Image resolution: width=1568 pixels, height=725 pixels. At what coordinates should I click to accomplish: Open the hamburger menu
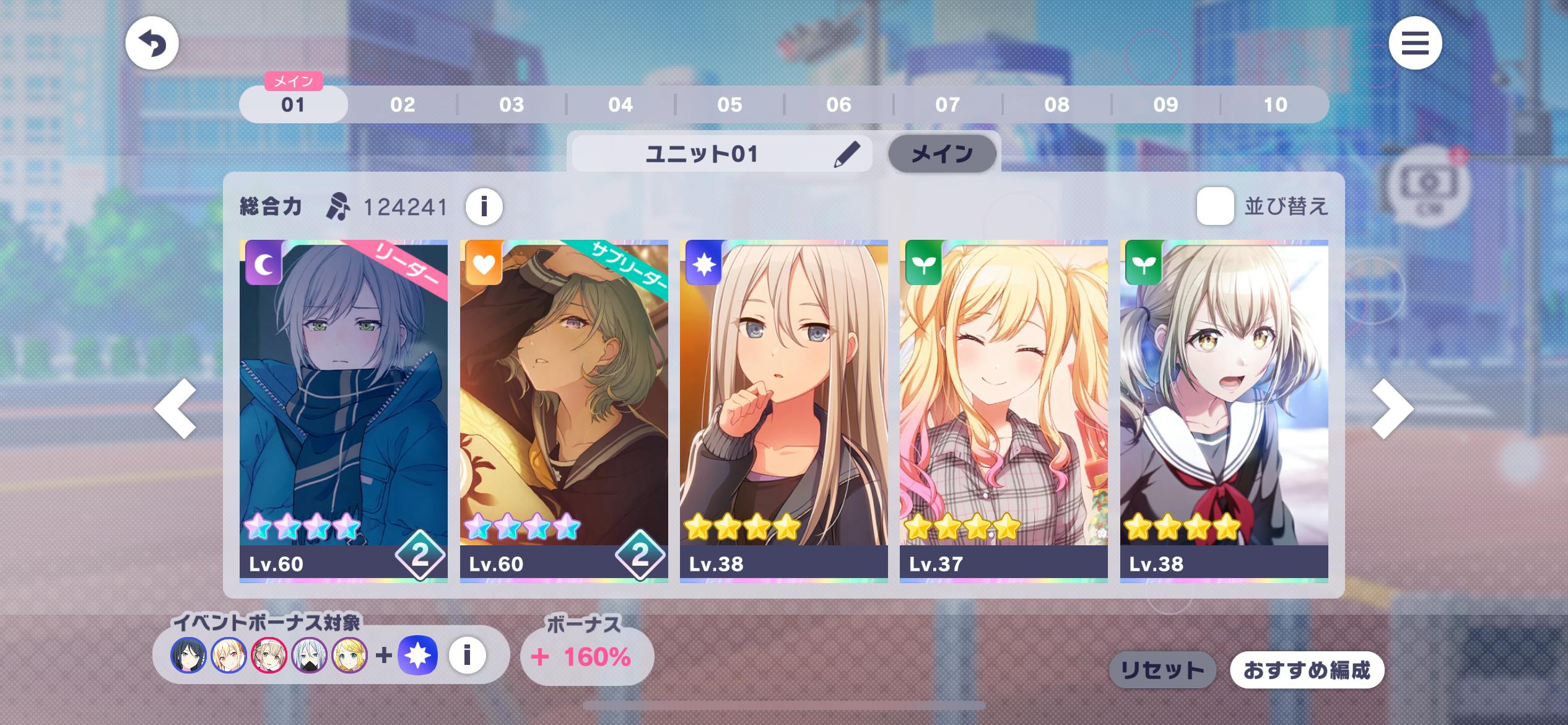1415,43
